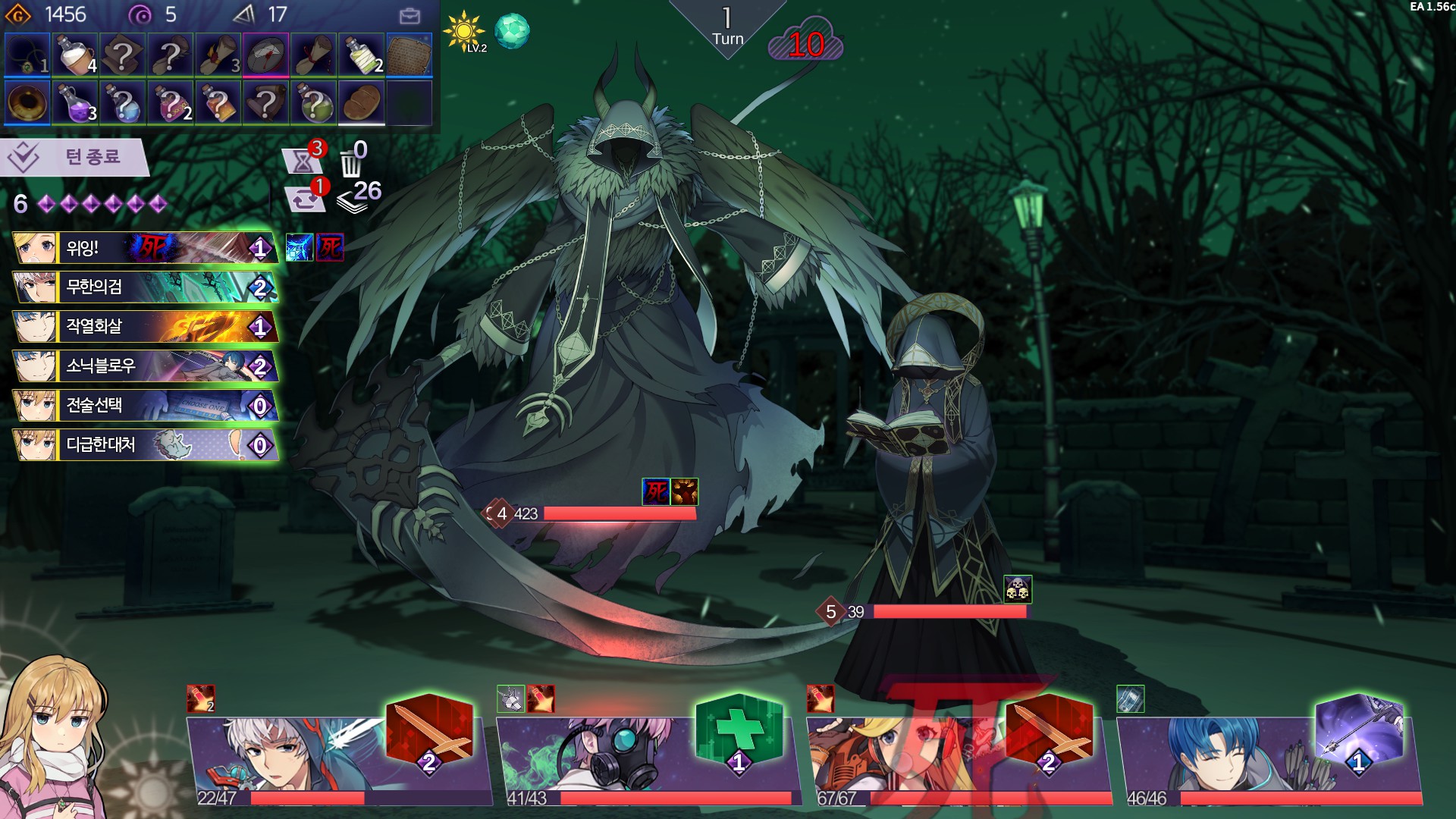Pick the 전술선택 skill card

tap(144, 406)
